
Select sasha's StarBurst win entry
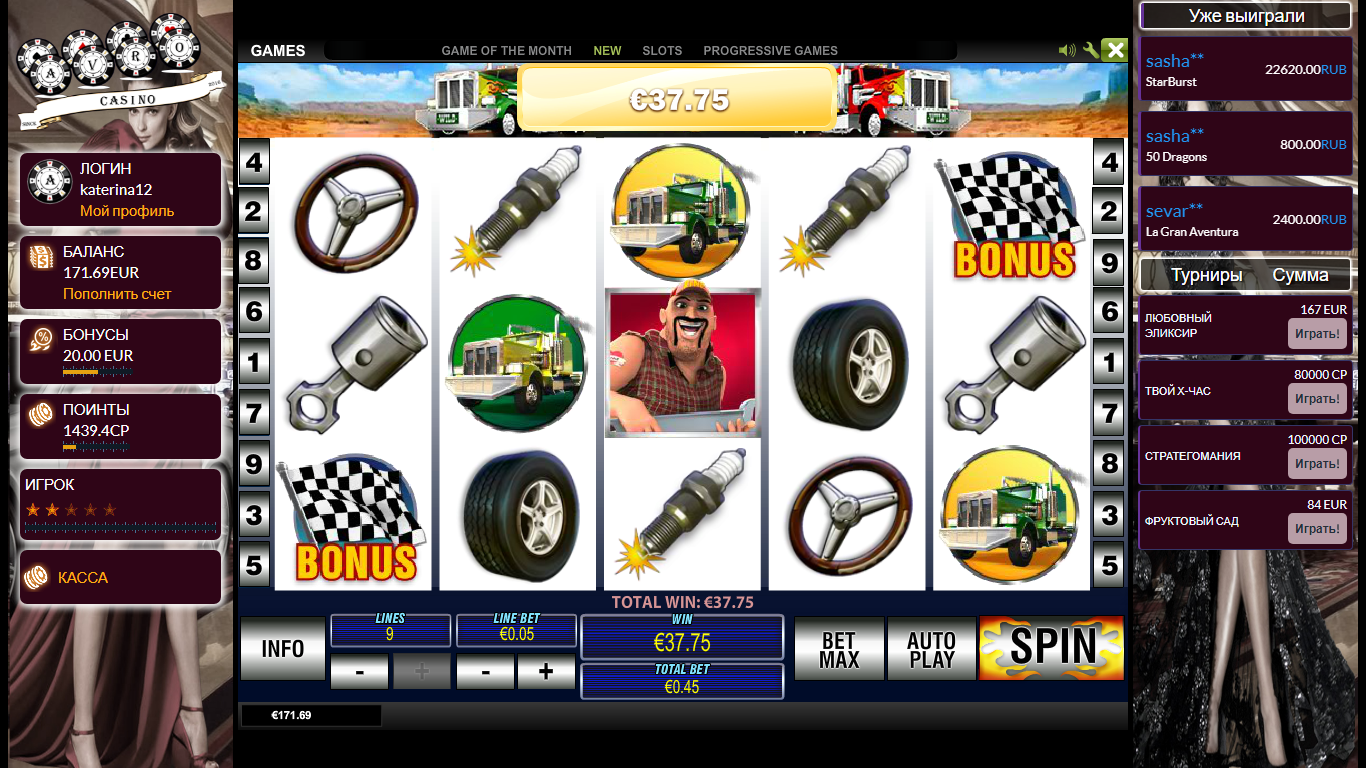[1245, 70]
